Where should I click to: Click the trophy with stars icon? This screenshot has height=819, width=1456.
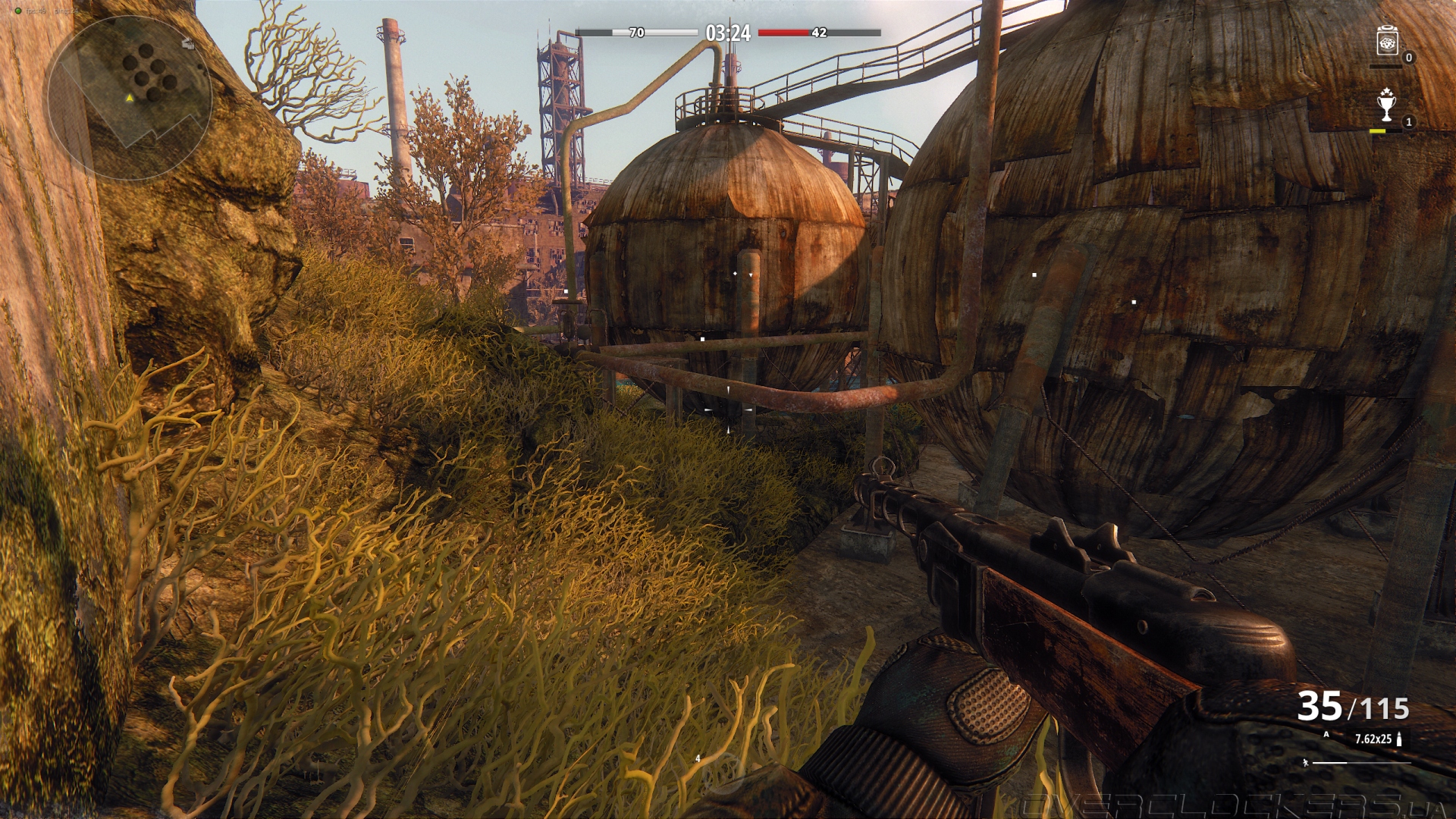click(x=1386, y=105)
